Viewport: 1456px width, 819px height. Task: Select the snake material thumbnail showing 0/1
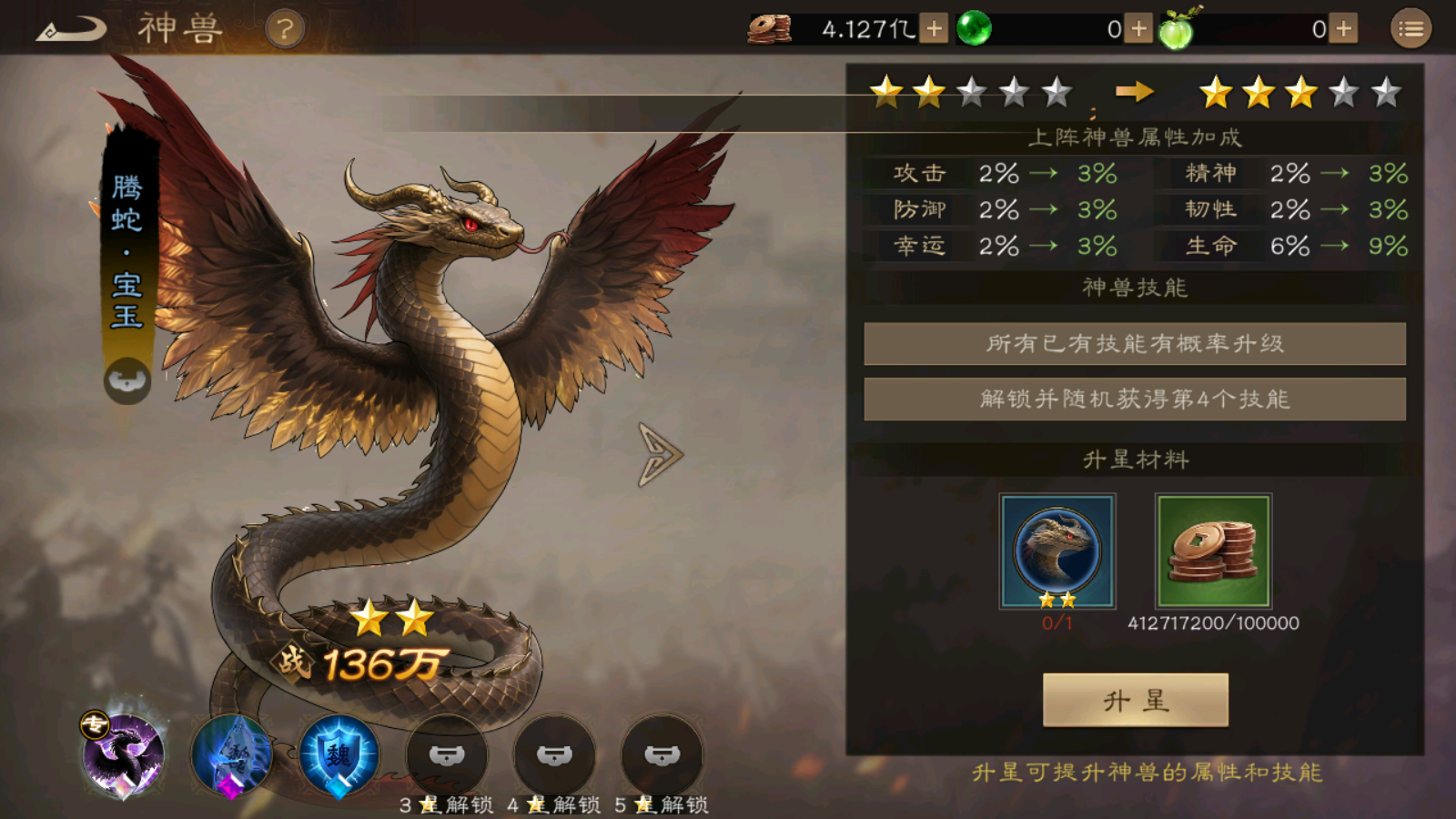(x=1058, y=551)
